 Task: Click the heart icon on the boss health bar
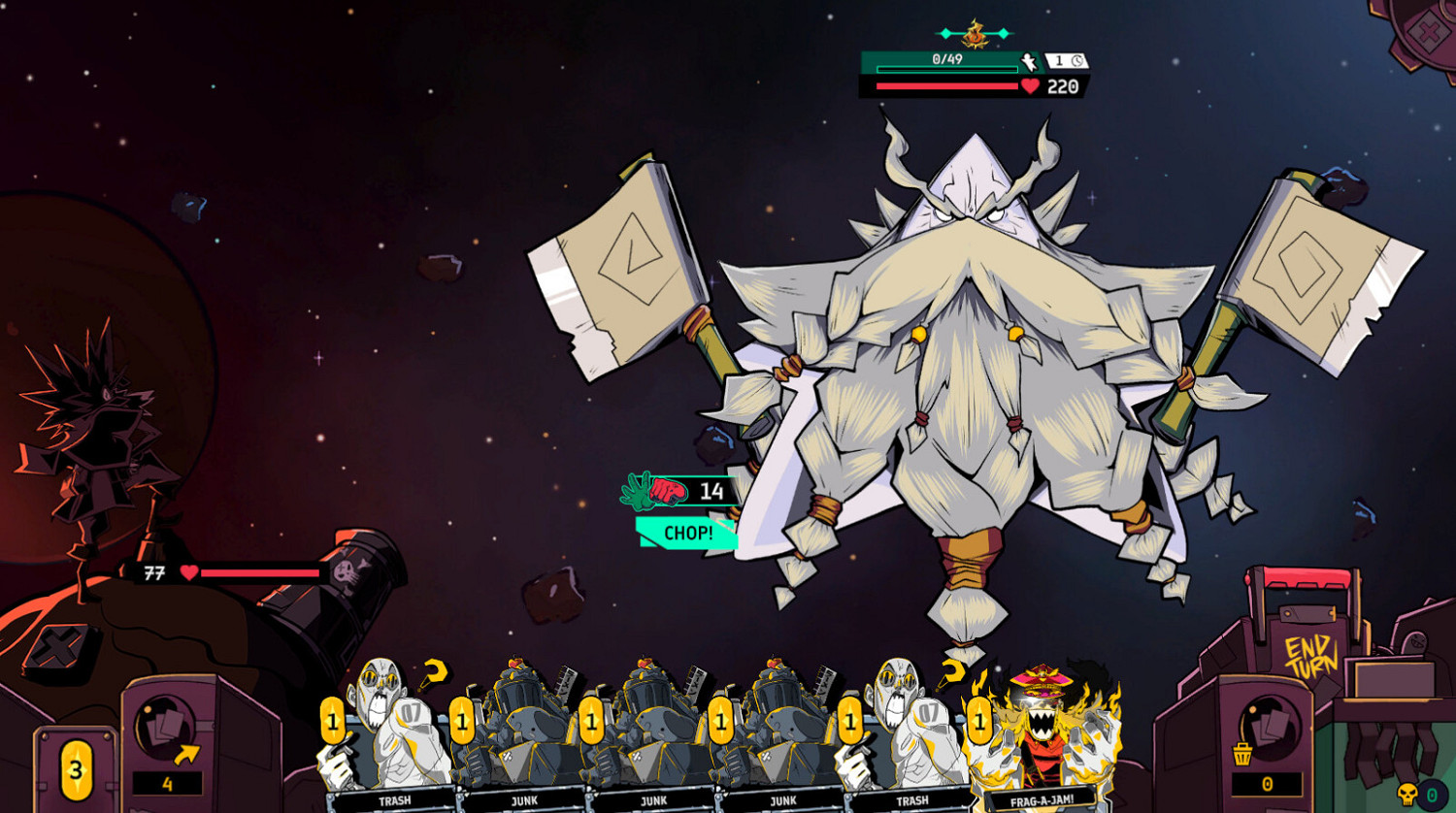[x=1030, y=85]
